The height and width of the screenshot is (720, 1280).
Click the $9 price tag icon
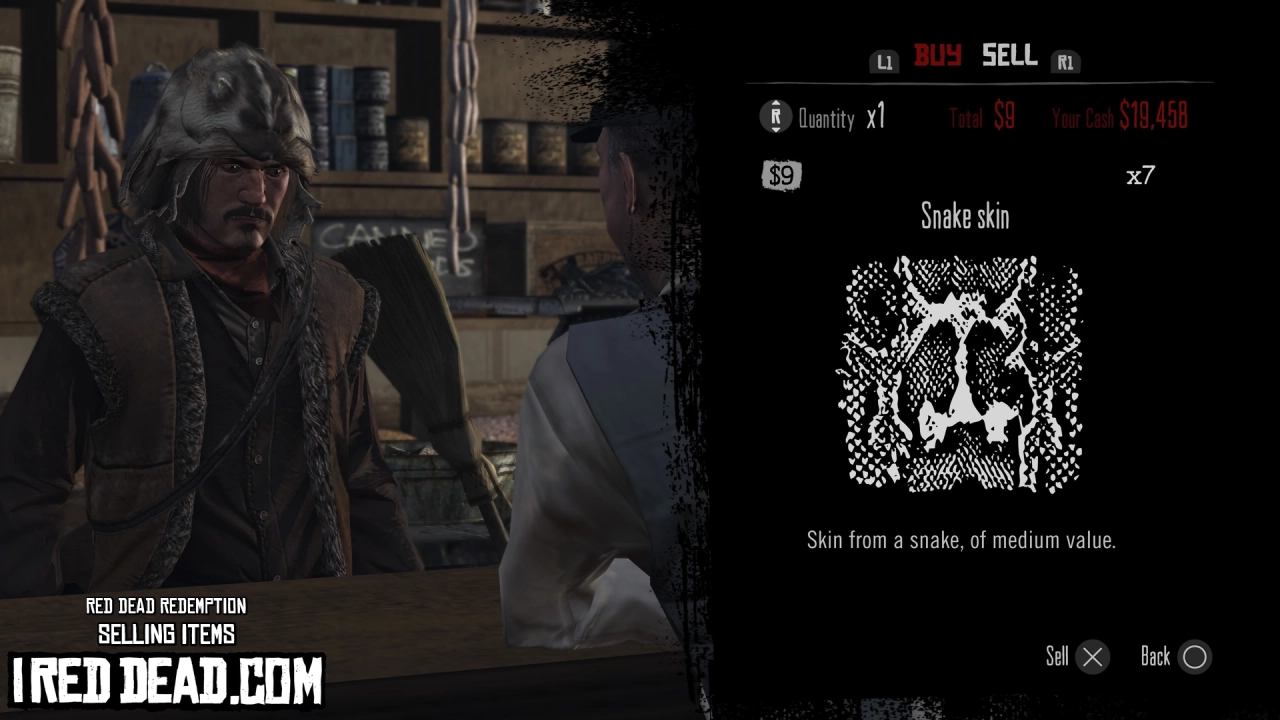pos(781,176)
